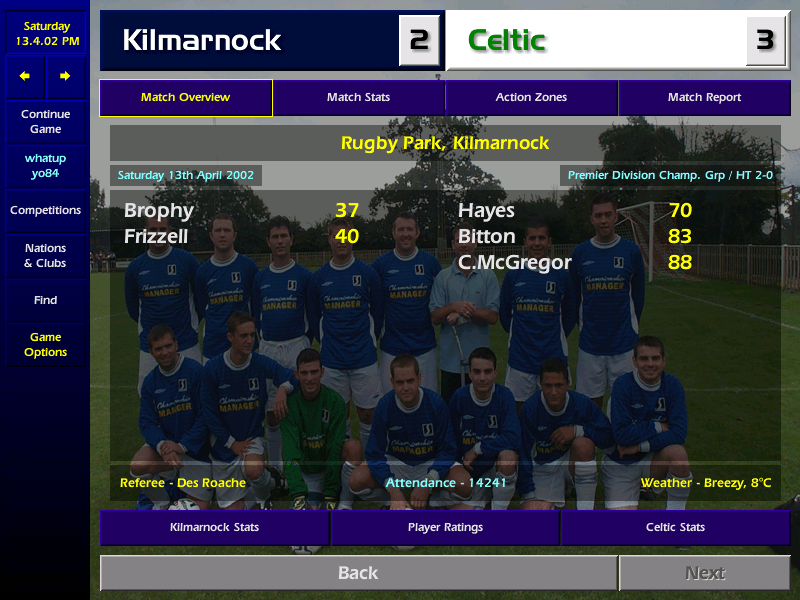Select the Find option in sidebar

pos(45,300)
